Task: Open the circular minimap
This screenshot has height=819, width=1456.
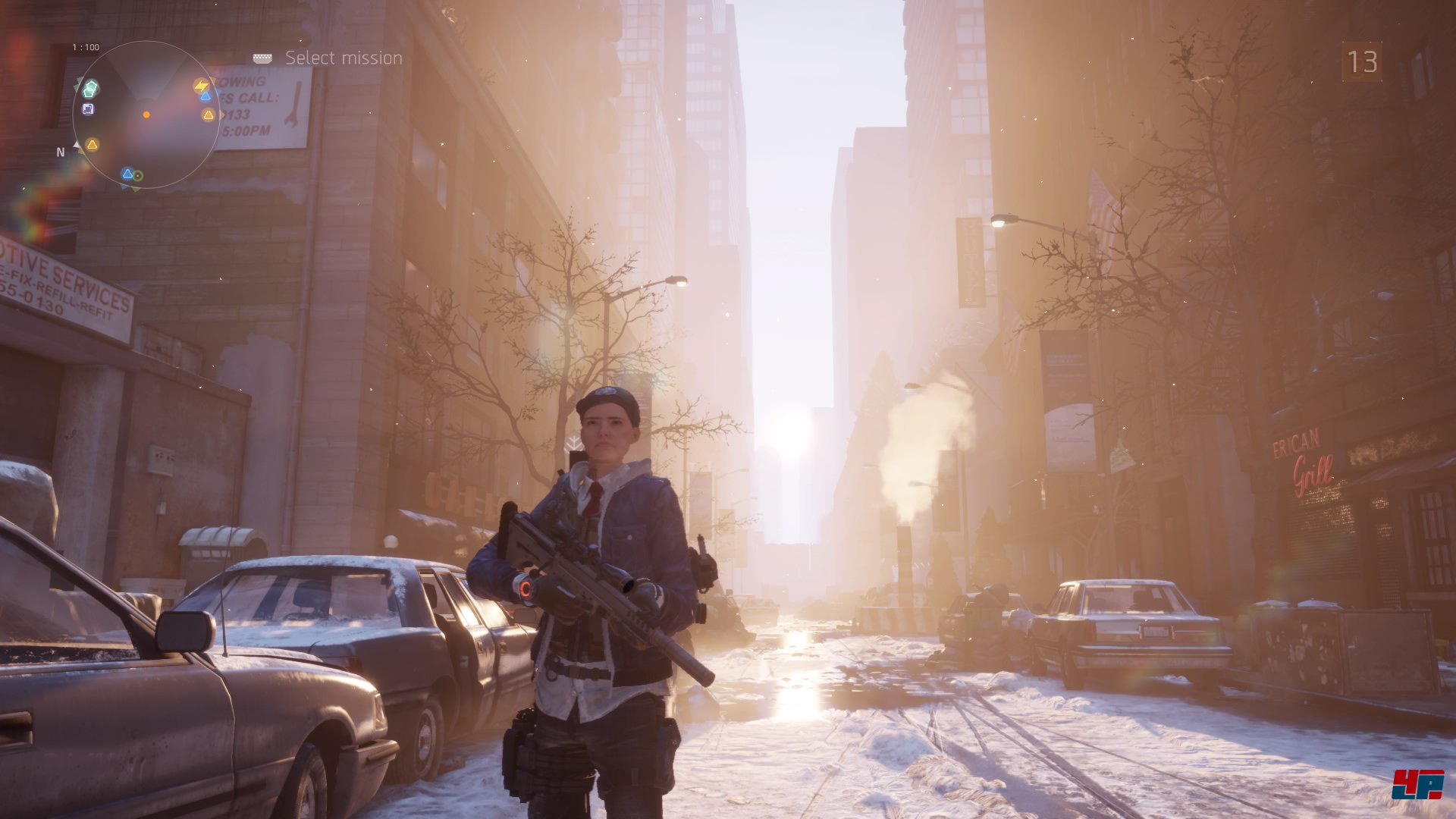Action: point(146,115)
